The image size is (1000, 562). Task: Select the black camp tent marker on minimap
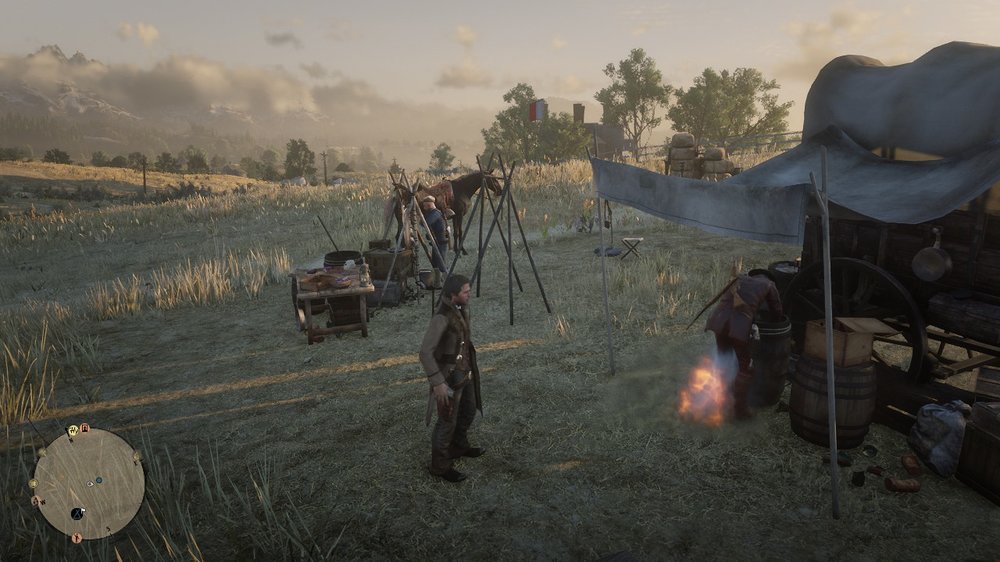(77, 513)
